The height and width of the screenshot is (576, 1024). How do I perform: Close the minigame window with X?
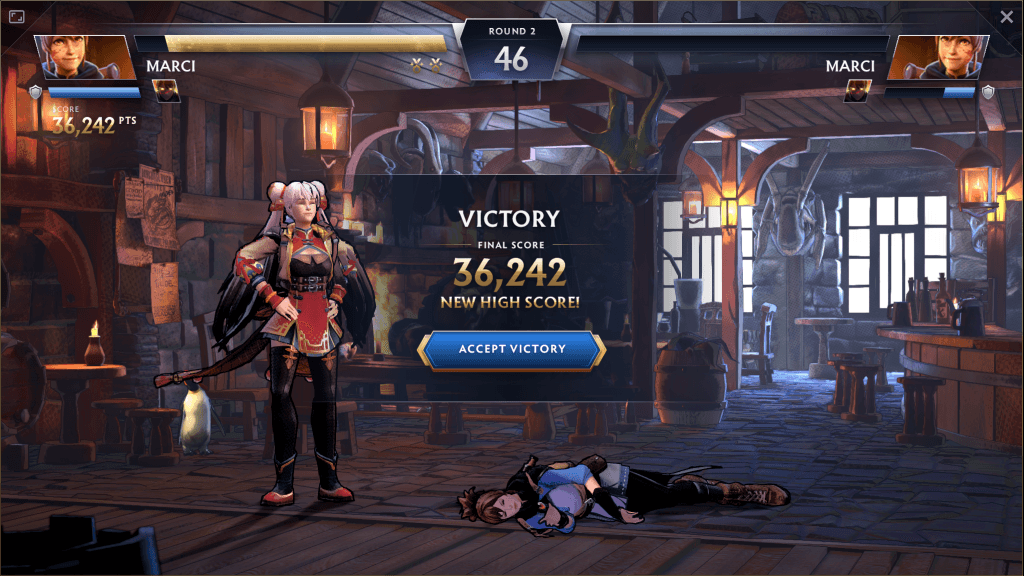[1006, 17]
